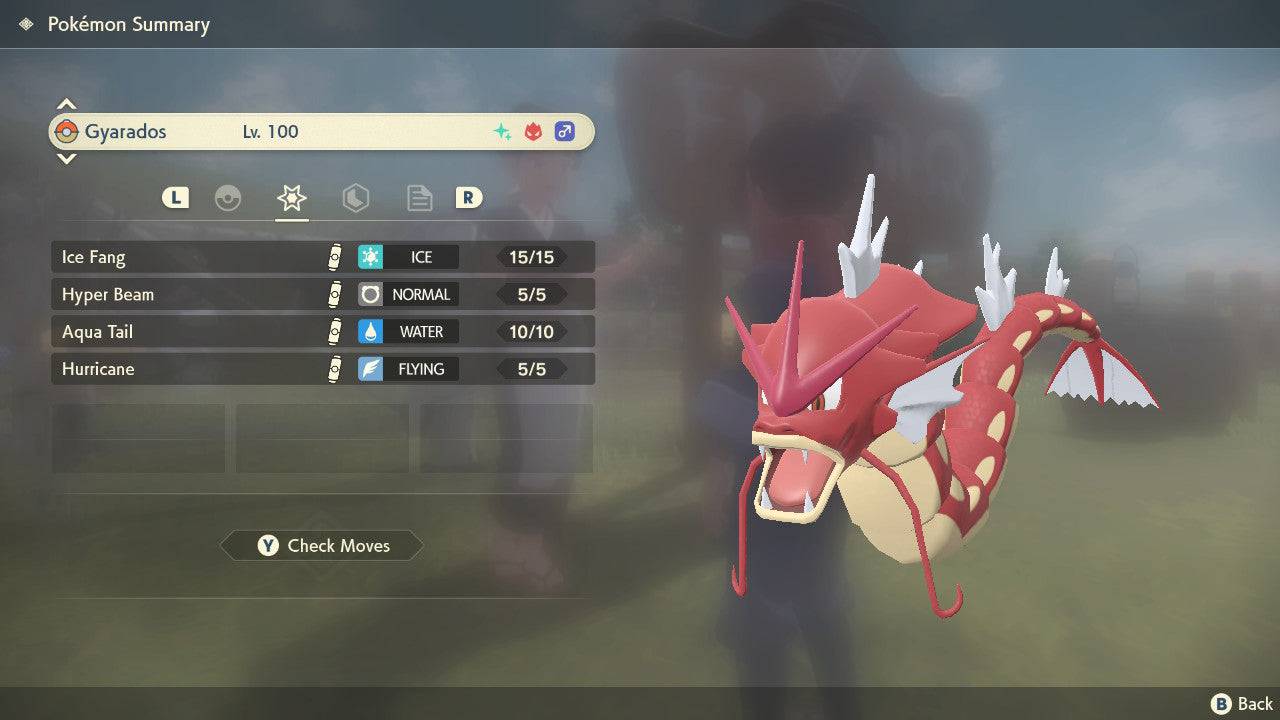This screenshot has height=720, width=1280.
Task: Highlight the Hurricane move row
Action: pyautogui.click(x=322, y=369)
